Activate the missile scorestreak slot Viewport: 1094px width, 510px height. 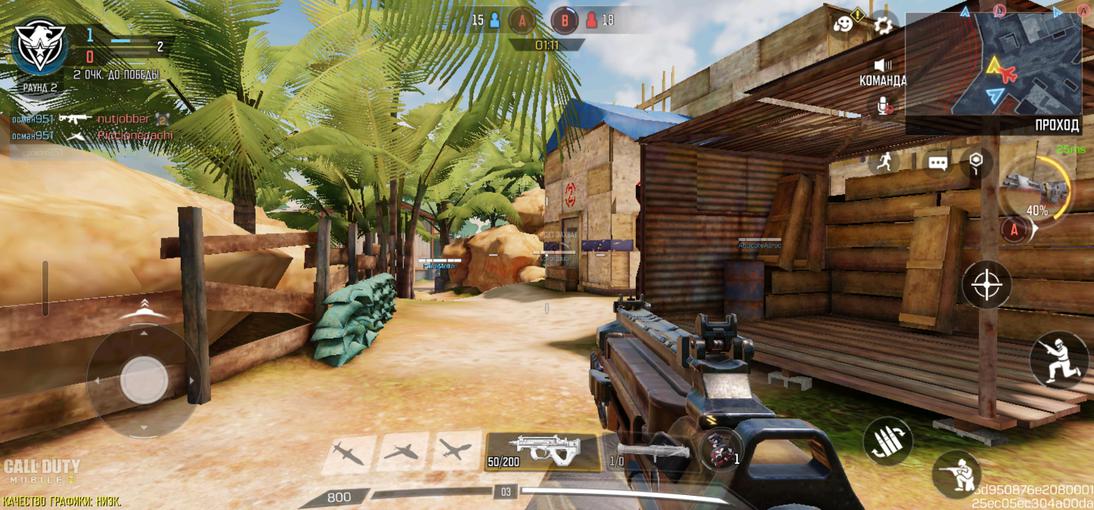pyautogui.click(x=348, y=453)
